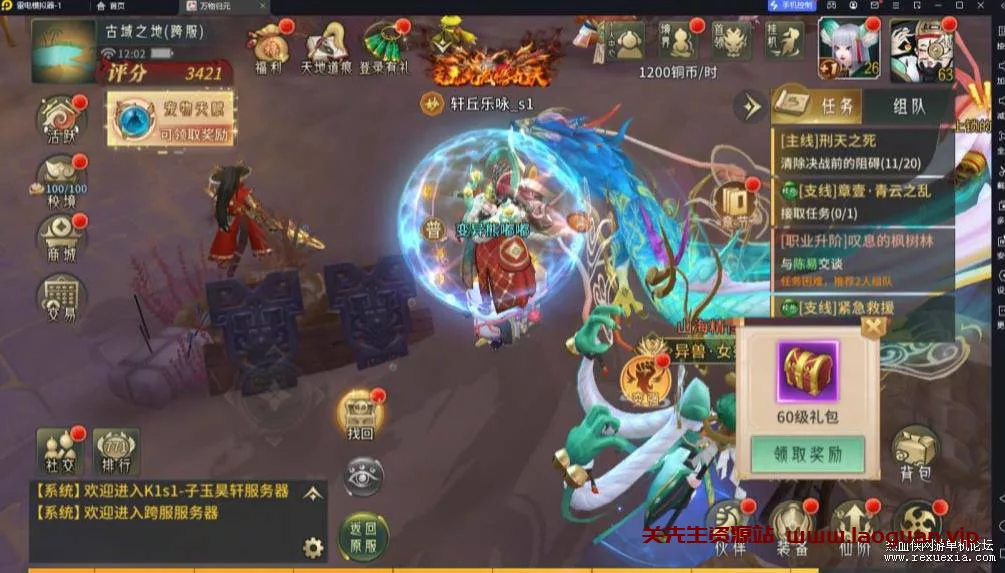This screenshot has height=573, width=1005.
Task: Track main quest 刑天之死
Action: [x=862, y=150]
